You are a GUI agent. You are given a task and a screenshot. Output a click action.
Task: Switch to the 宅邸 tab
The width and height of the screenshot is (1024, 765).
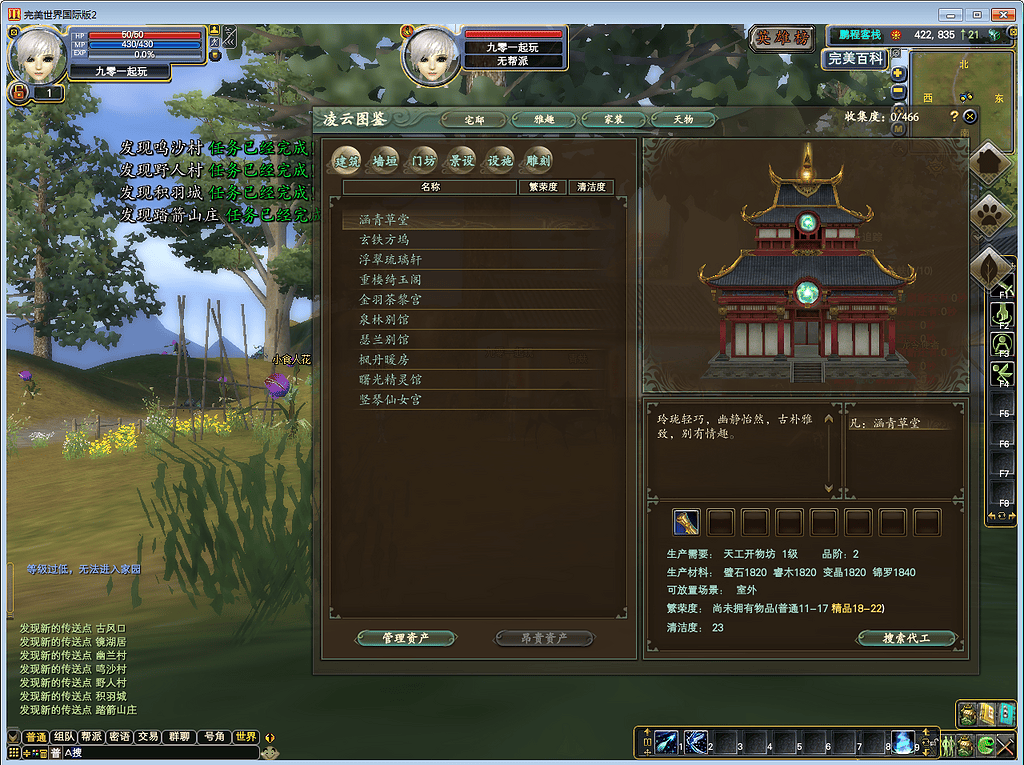pyautogui.click(x=475, y=119)
